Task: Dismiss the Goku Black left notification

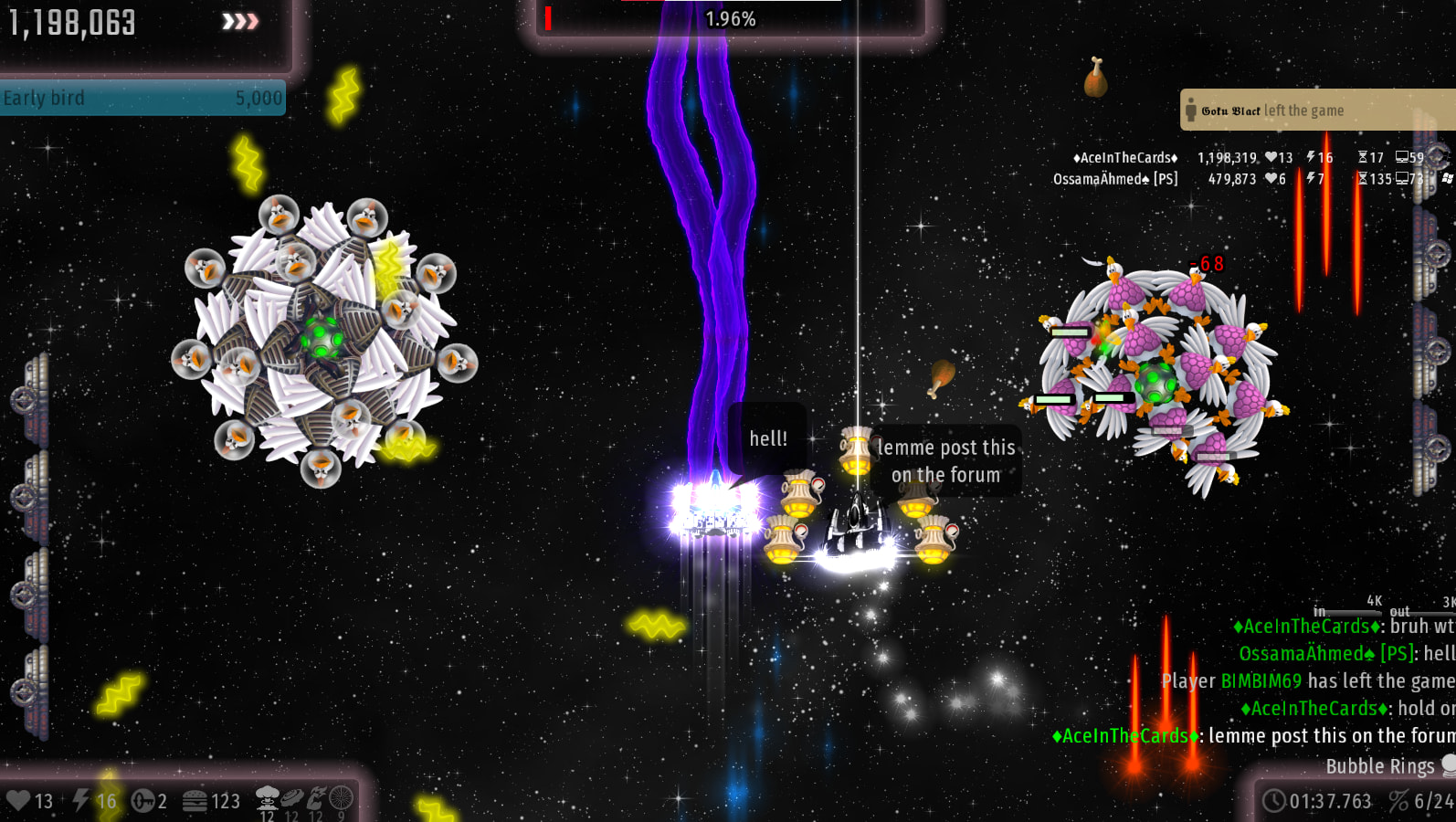Action: pos(1315,111)
